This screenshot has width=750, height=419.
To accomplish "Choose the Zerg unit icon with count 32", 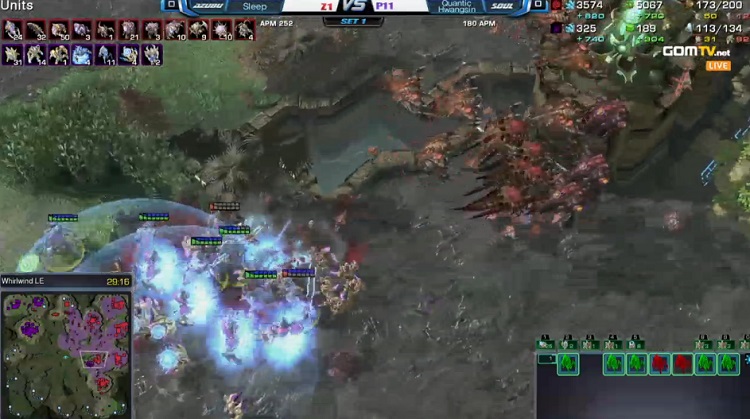I will (x=36, y=30).
